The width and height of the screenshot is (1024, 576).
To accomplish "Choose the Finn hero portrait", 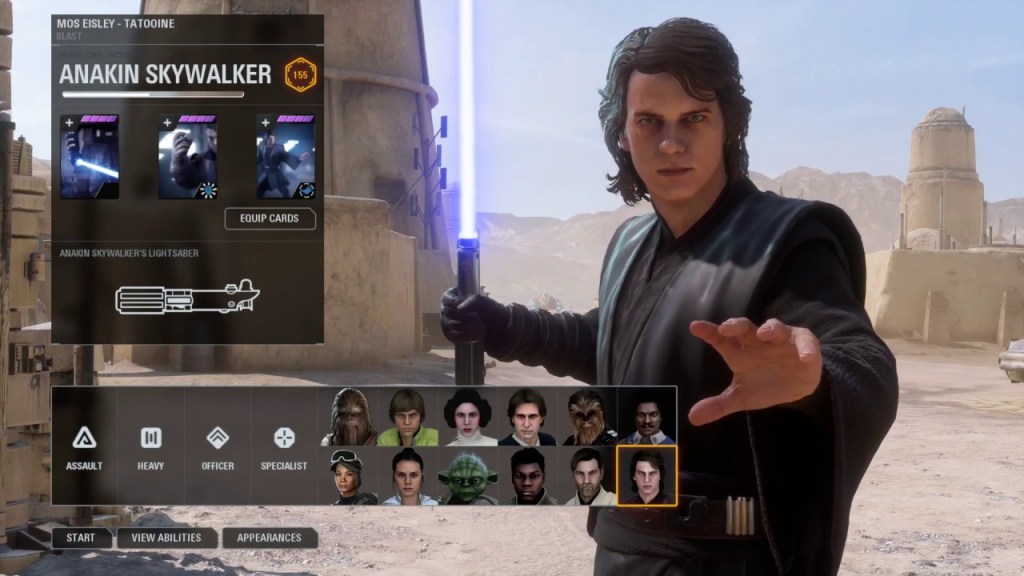I will pos(527,476).
